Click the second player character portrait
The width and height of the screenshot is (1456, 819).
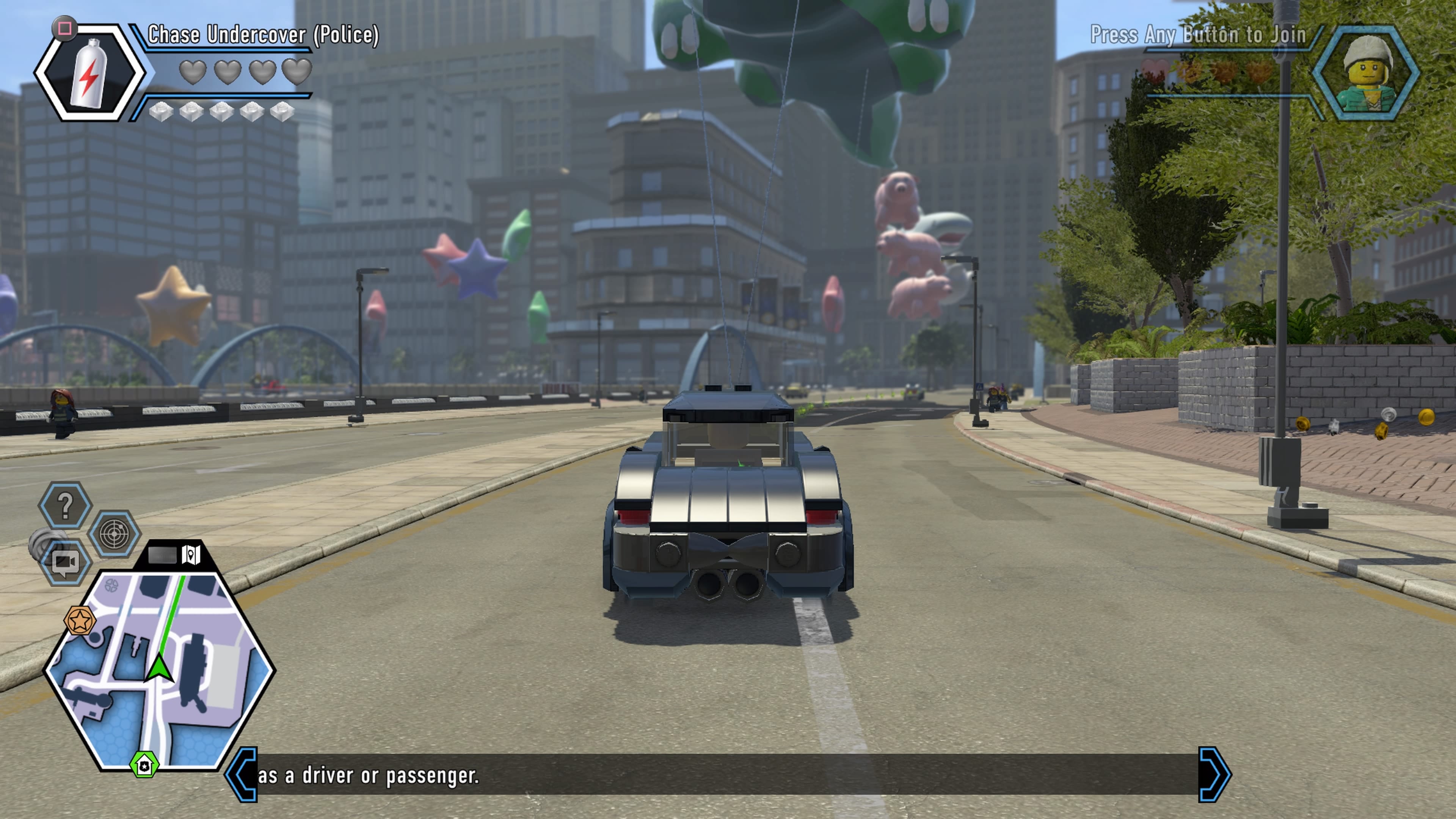1367,72
